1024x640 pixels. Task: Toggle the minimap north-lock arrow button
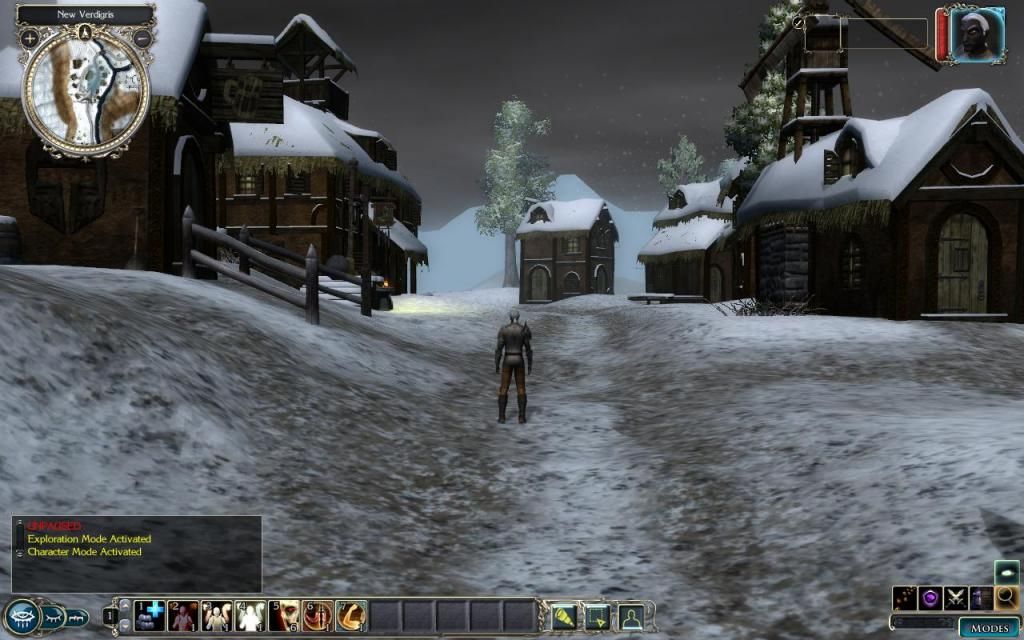pos(86,32)
